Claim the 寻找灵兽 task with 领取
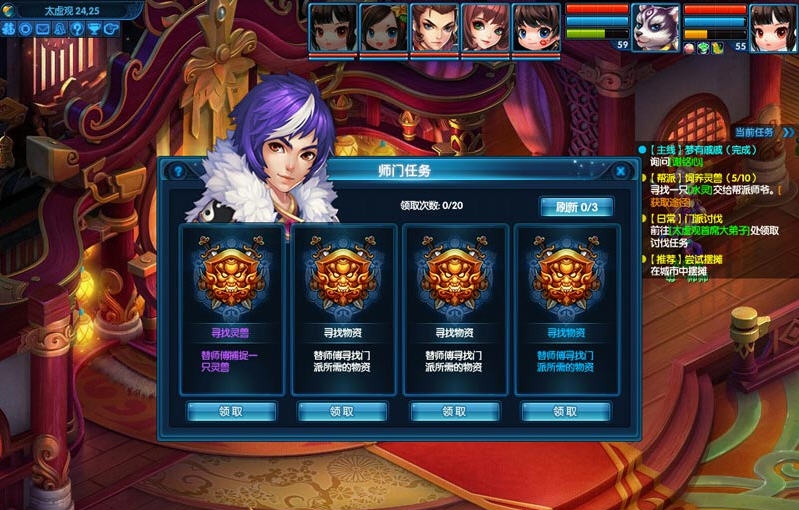 coord(230,411)
